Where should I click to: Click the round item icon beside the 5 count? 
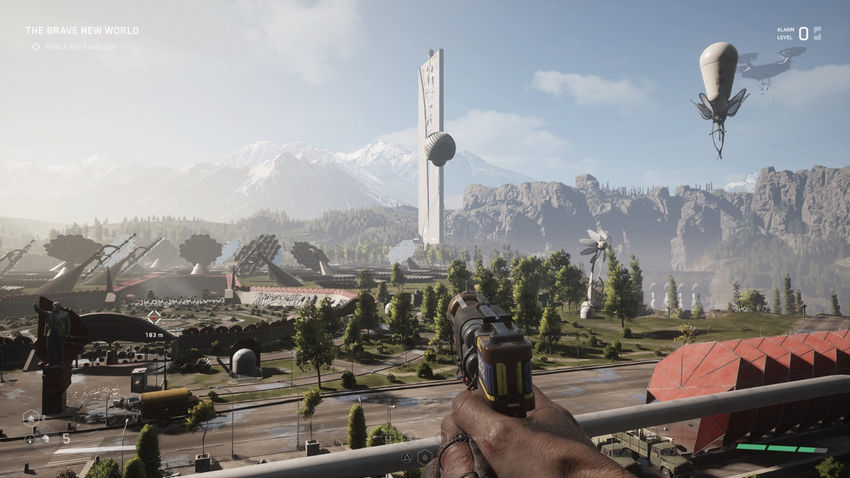click(x=31, y=439)
